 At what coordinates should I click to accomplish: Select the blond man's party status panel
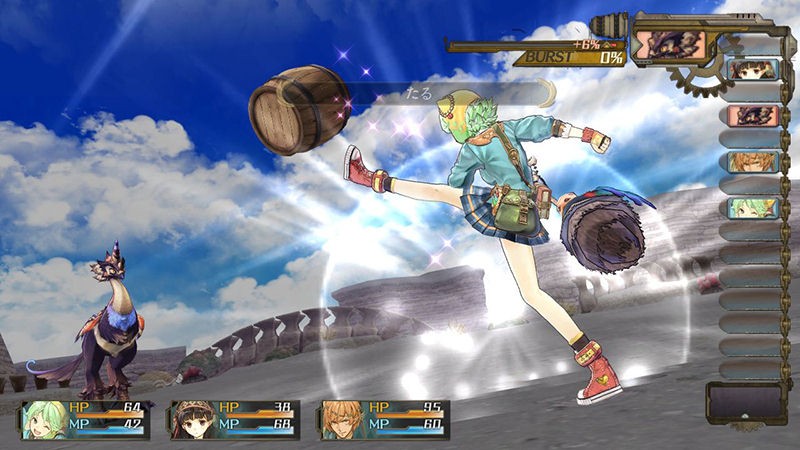385,420
